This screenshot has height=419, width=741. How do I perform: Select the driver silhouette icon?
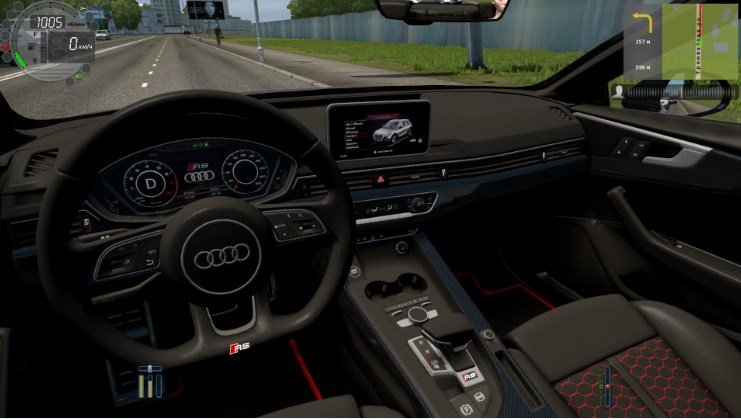tap(621, 90)
